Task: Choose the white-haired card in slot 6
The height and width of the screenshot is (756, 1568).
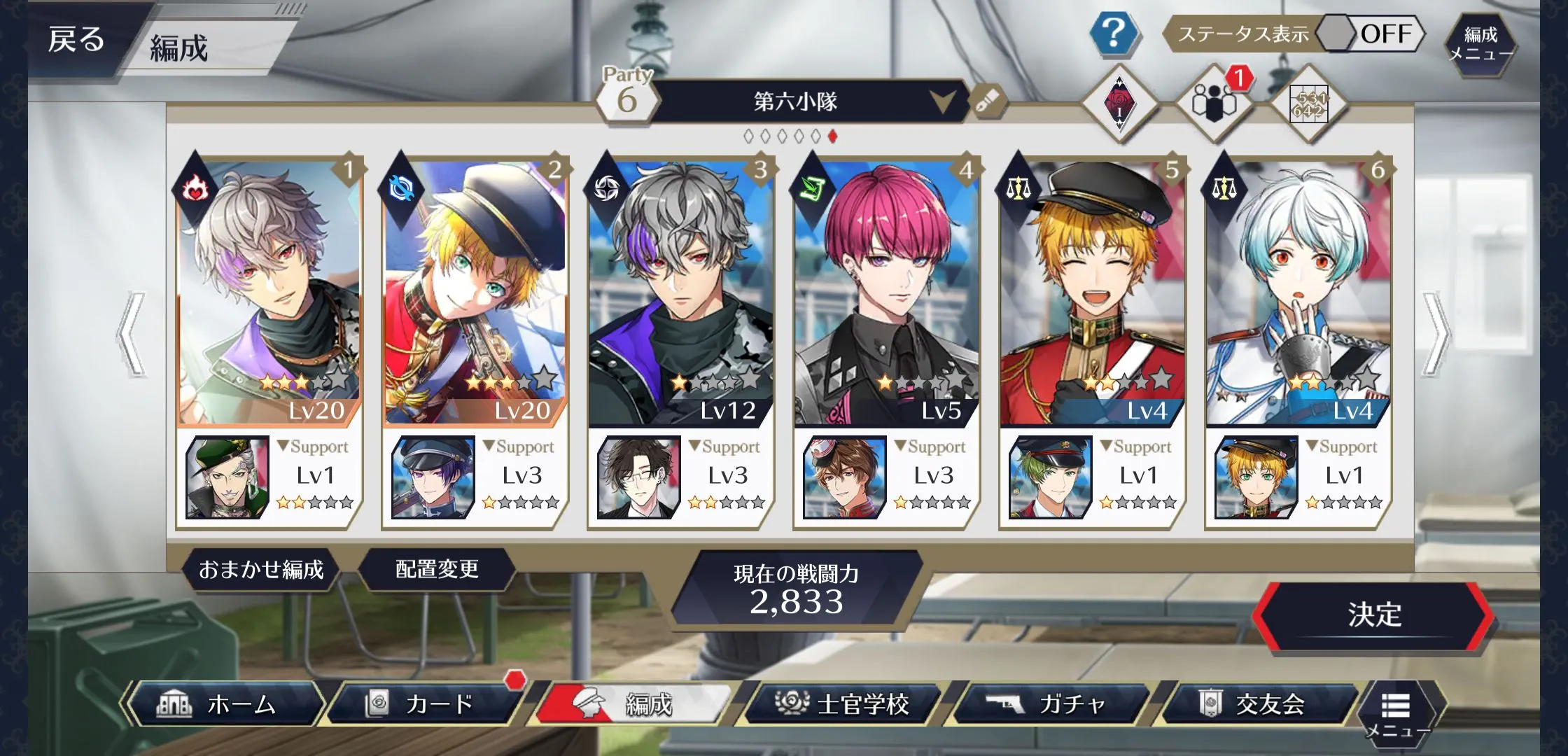Action: coord(1298,290)
